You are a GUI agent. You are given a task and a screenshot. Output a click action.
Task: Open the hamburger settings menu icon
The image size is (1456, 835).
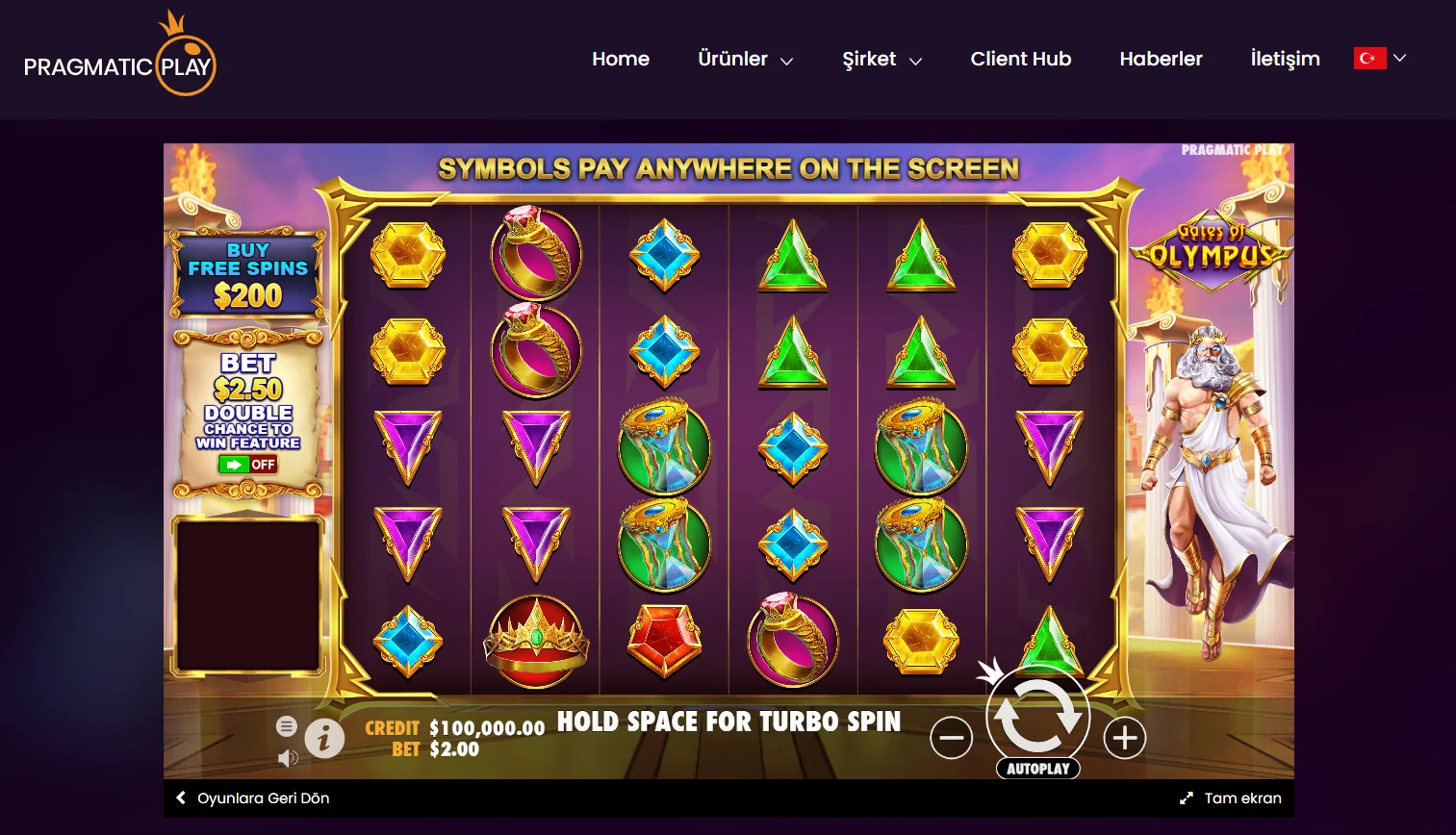pyautogui.click(x=288, y=726)
